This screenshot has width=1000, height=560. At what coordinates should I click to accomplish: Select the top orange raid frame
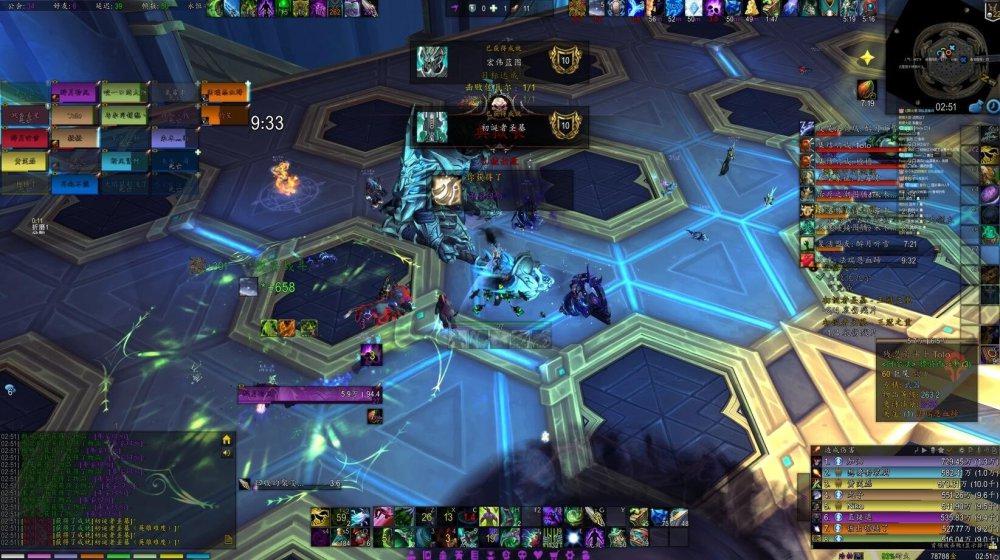click(224, 94)
